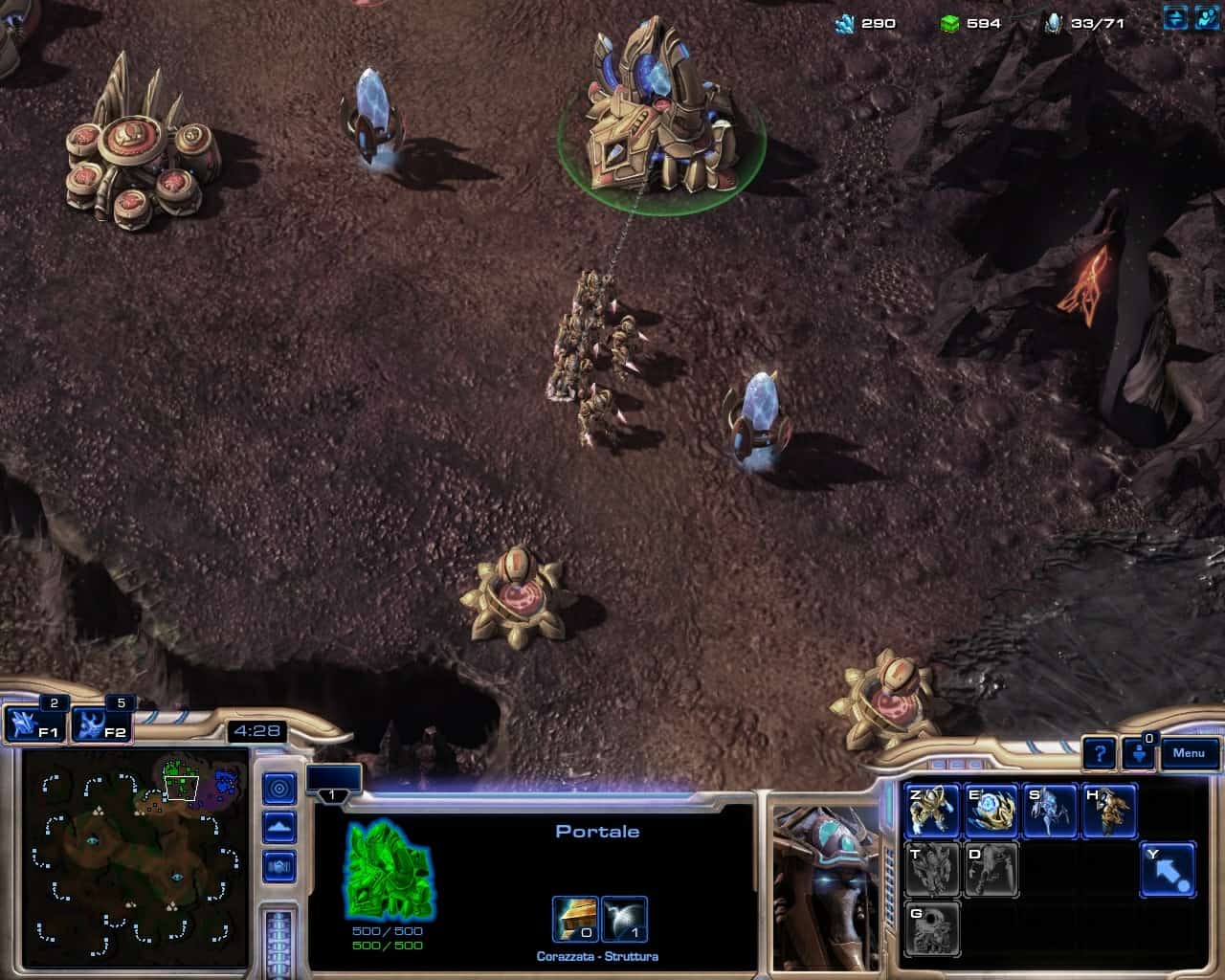Toggle the minimap colour mode button
Screen dimensions: 1225x980
pyautogui.click(x=279, y=866)
